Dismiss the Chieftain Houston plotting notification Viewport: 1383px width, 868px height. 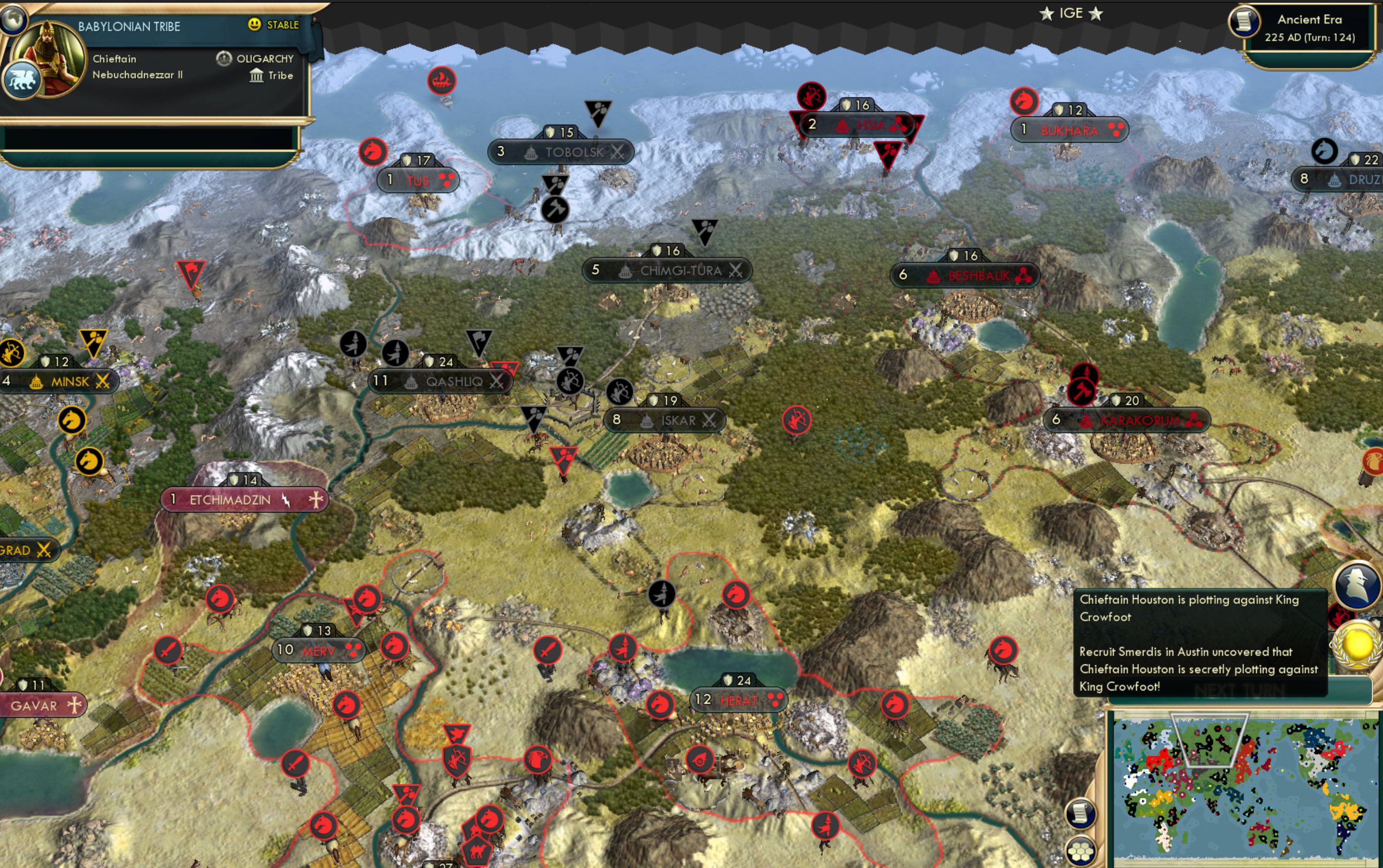[x=1200, y=643]
